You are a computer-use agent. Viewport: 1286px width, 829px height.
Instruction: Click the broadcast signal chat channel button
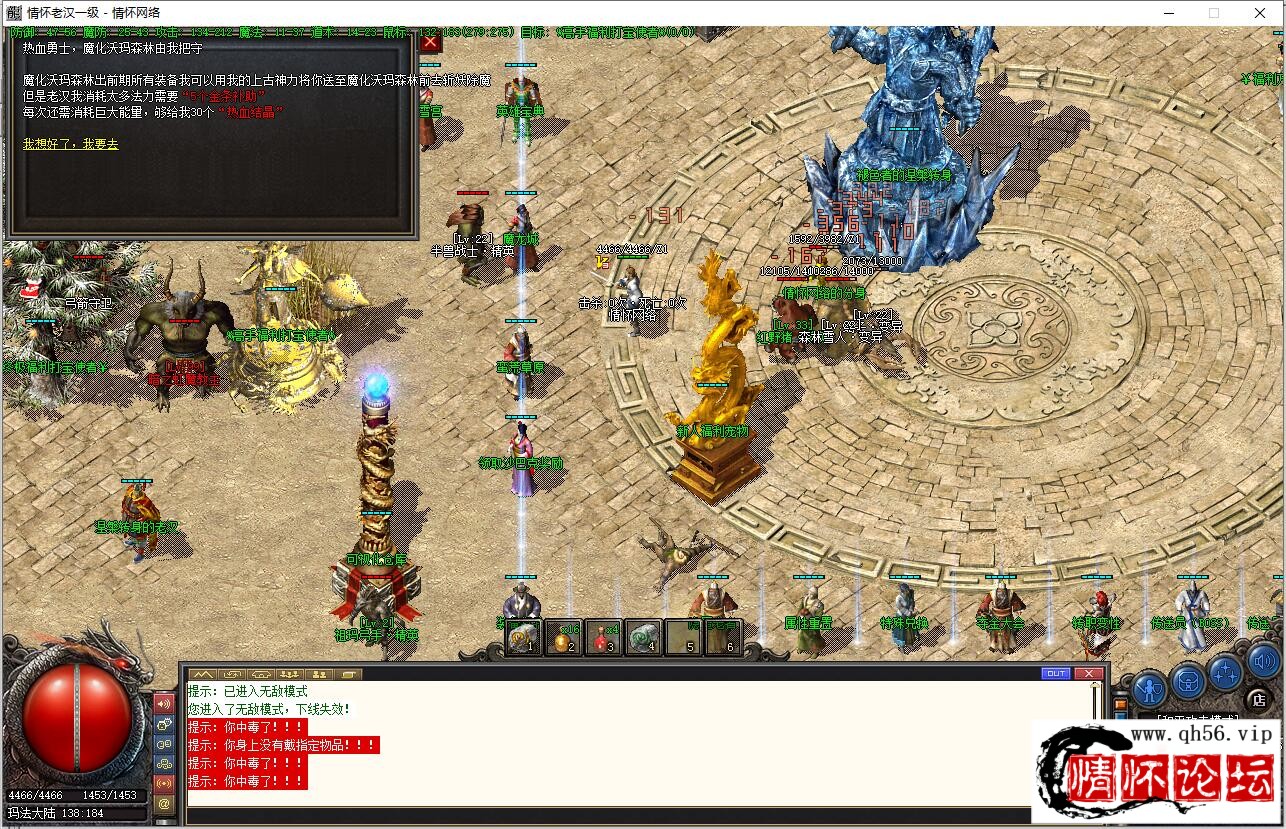(x=164, y=782)
